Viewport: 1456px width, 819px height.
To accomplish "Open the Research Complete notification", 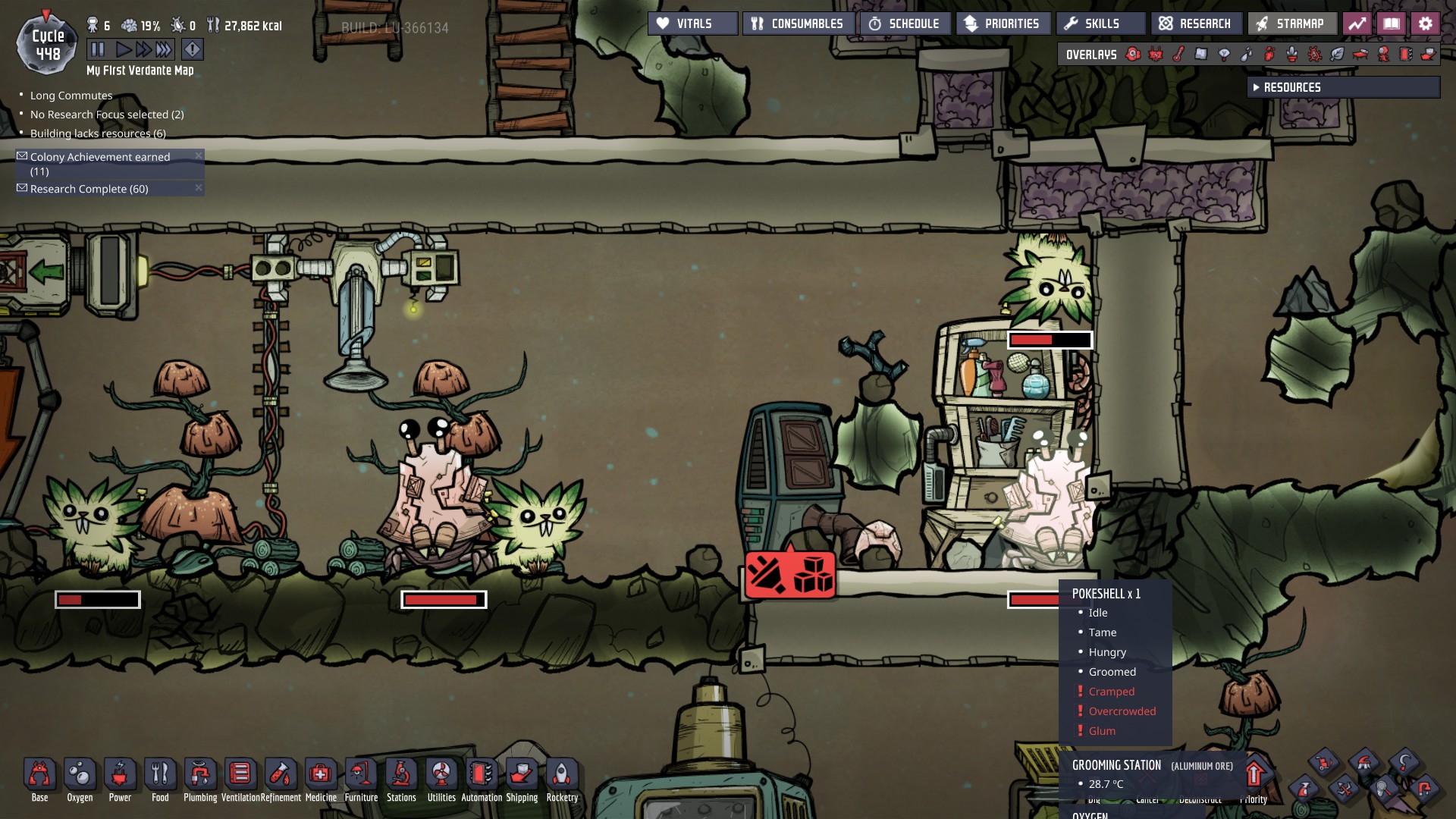I will click(89, 189).
